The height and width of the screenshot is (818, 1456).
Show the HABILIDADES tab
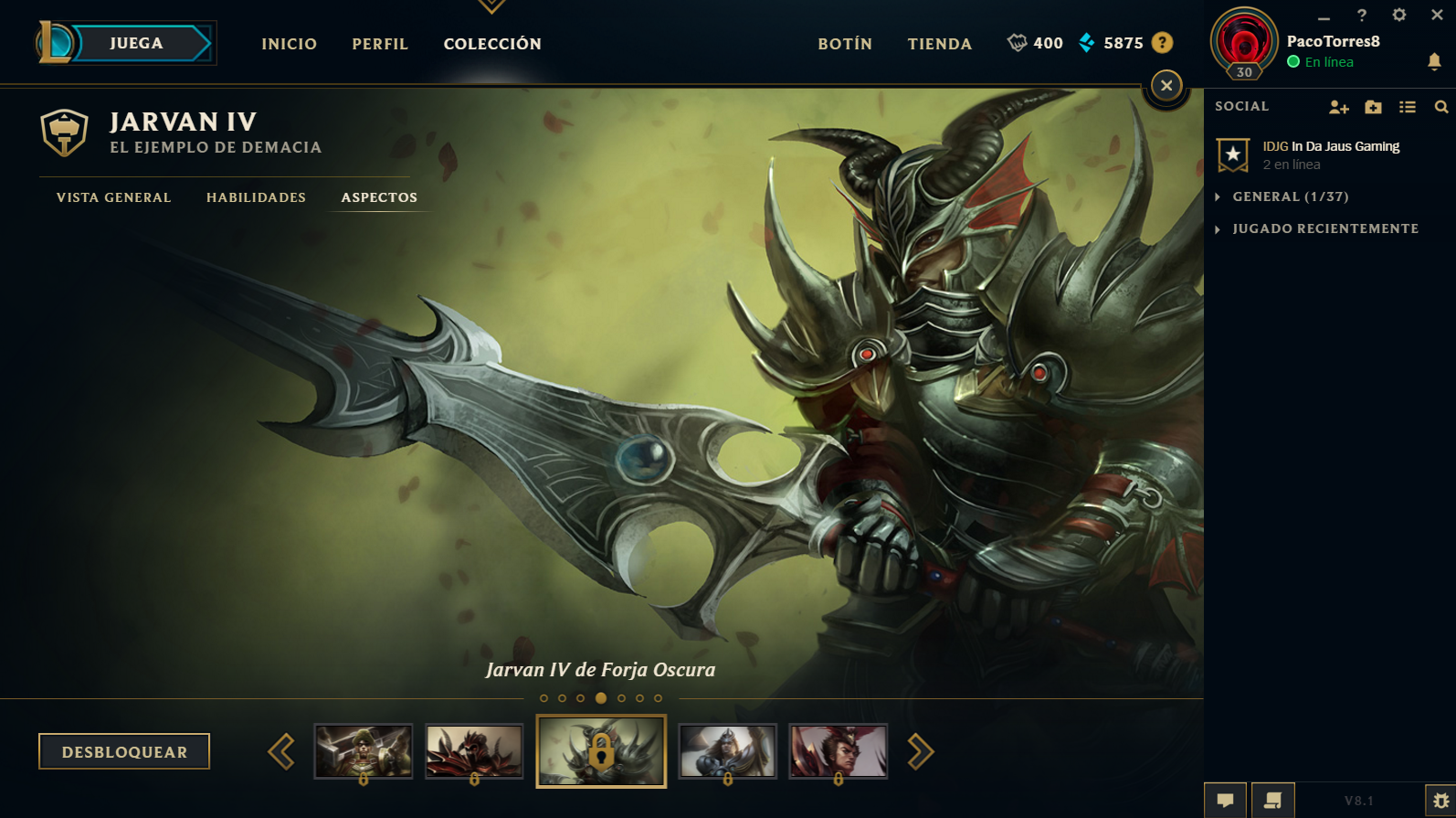pyautogui.click(x=256, y=197)
